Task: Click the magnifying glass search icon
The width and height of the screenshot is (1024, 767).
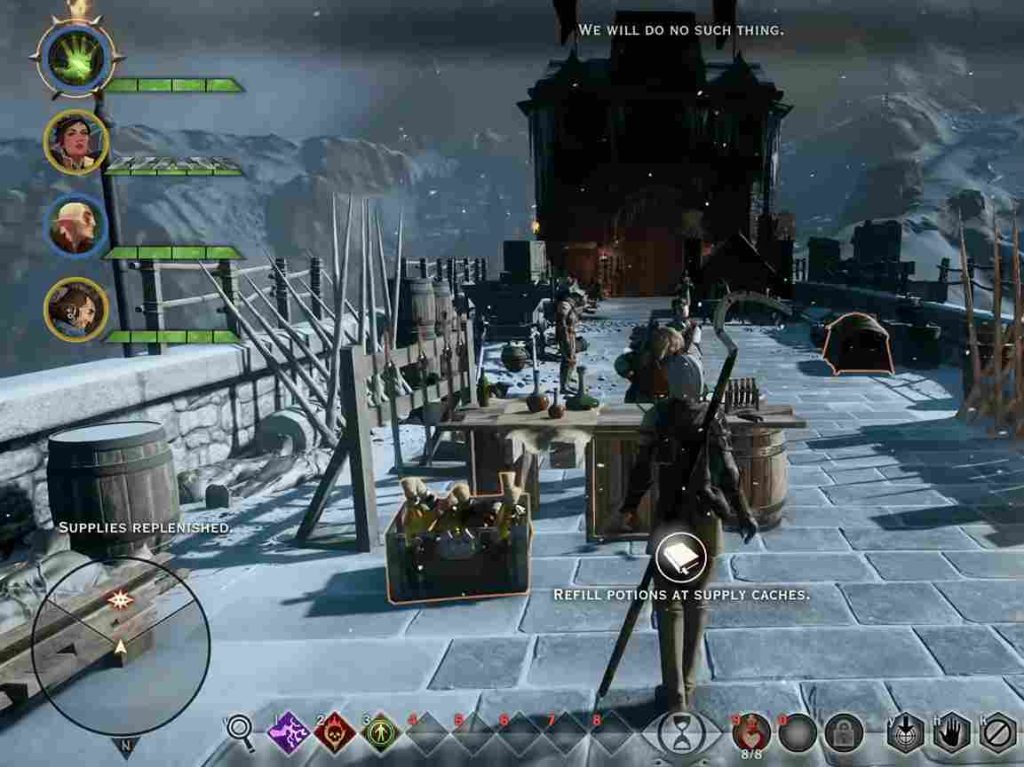Action: tap(240, 732)
